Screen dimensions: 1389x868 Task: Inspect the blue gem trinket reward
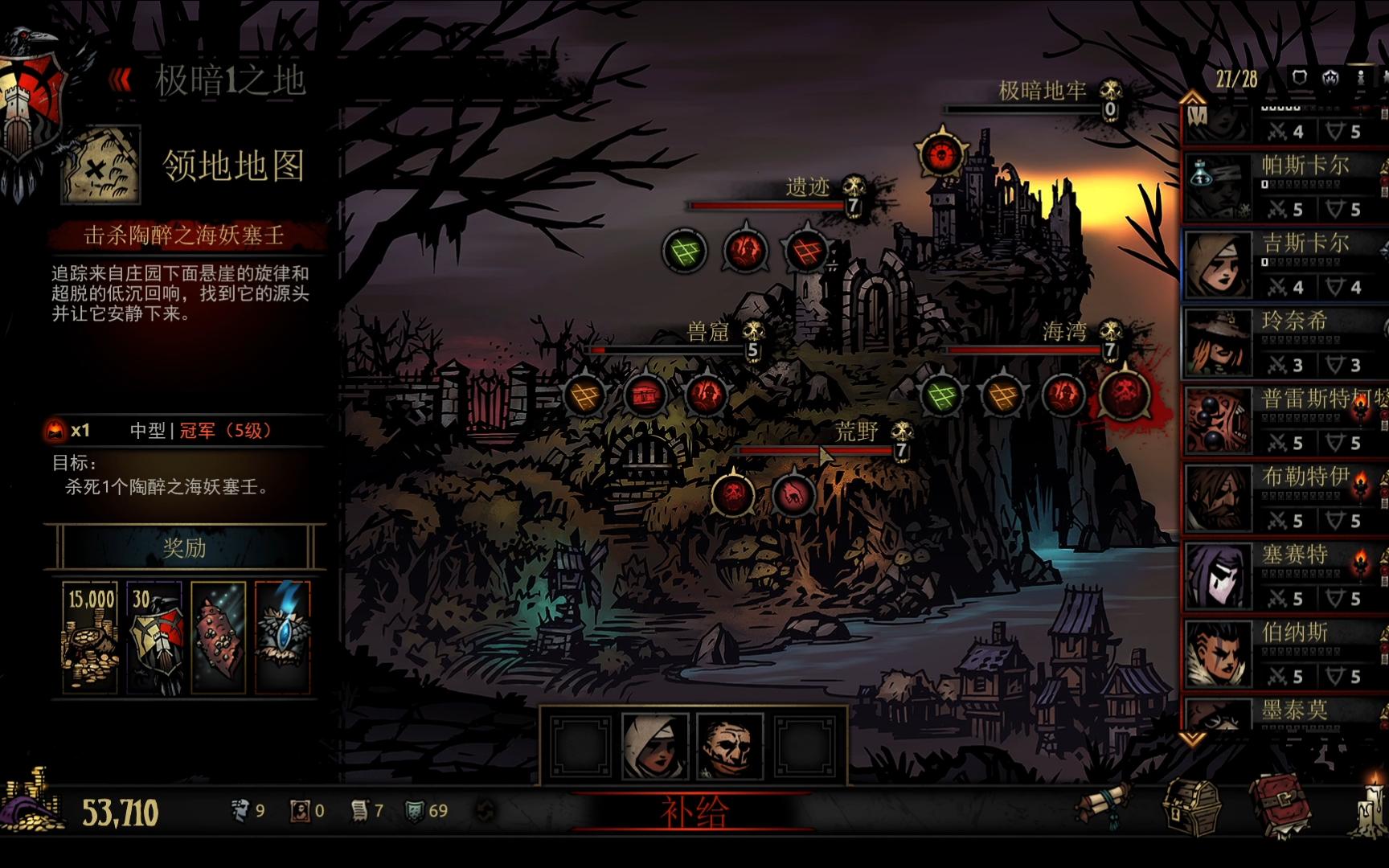[x=282, y=637]
